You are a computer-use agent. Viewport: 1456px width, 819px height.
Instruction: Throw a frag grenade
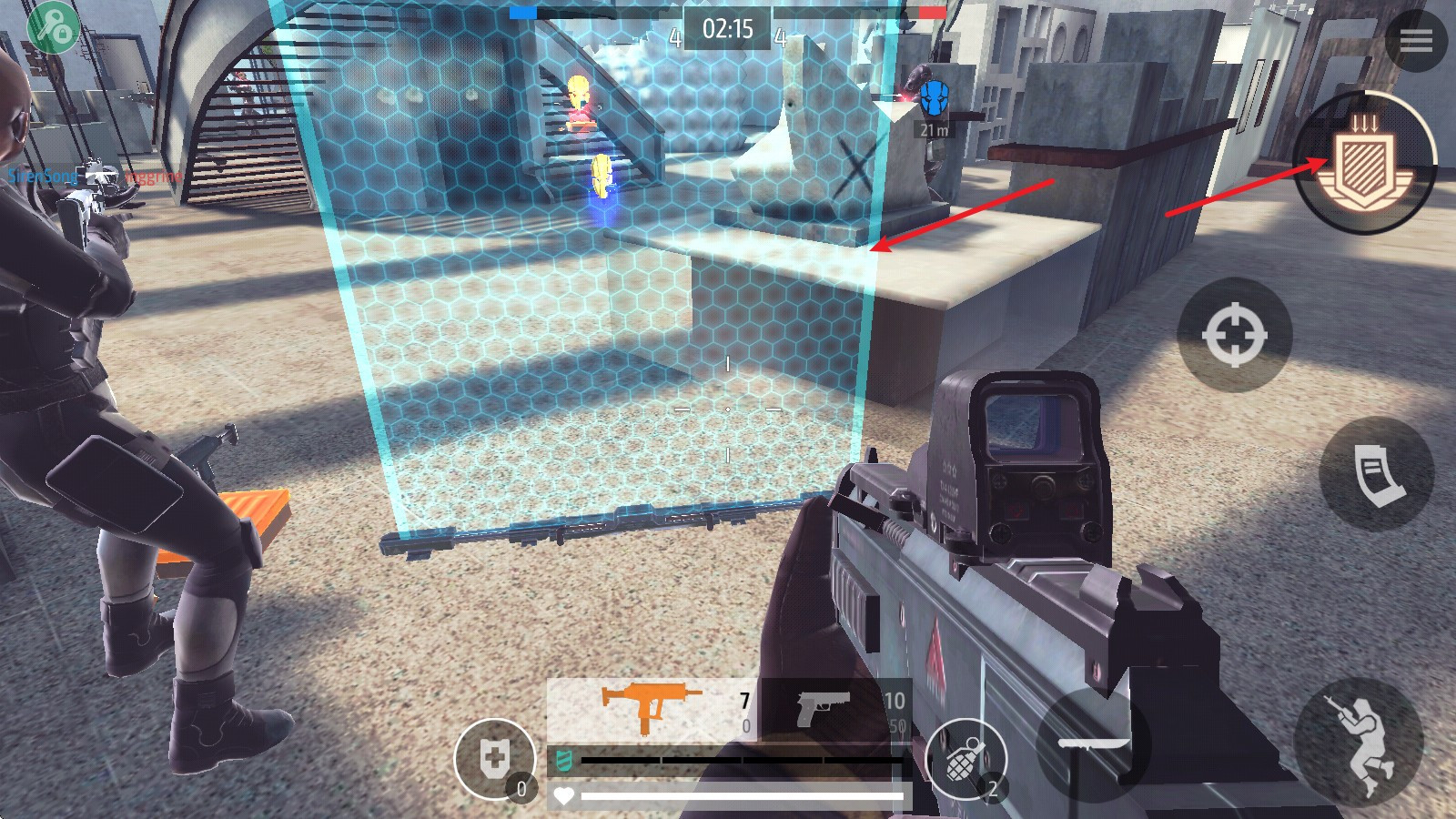[966, 760]
